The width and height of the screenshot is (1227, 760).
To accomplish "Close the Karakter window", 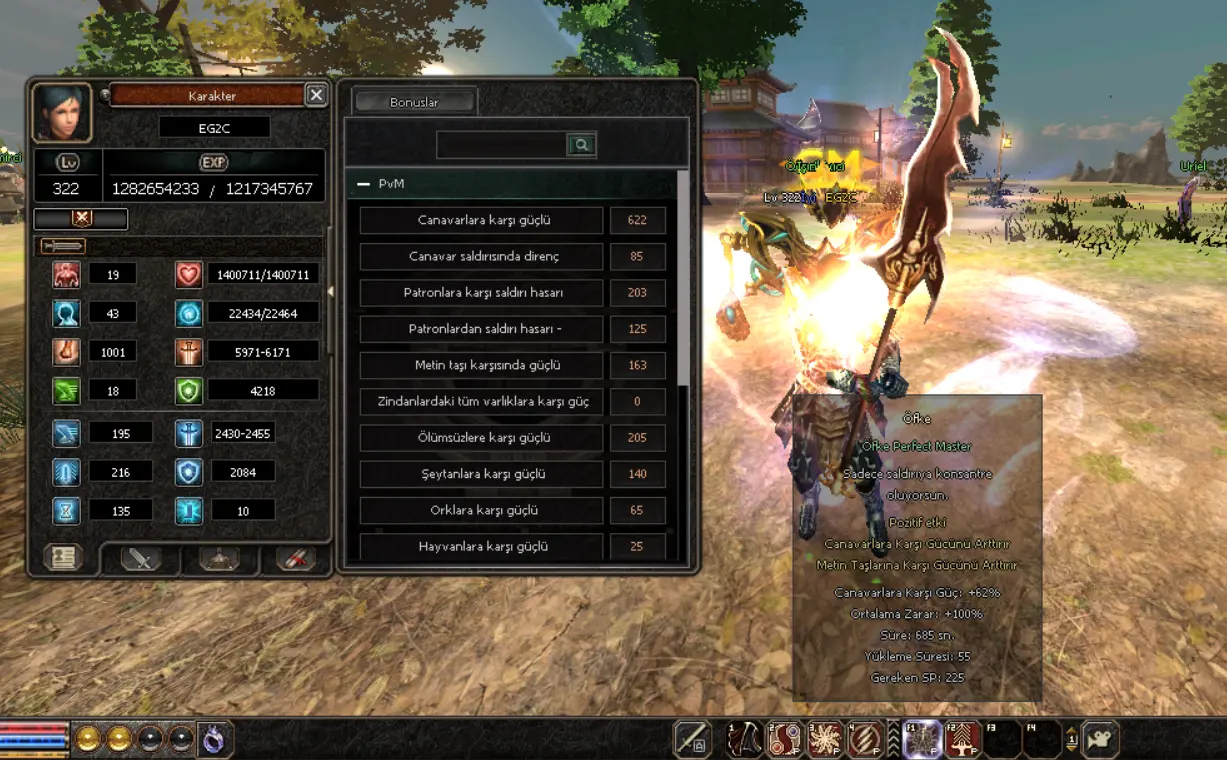I will click(316, 95).
